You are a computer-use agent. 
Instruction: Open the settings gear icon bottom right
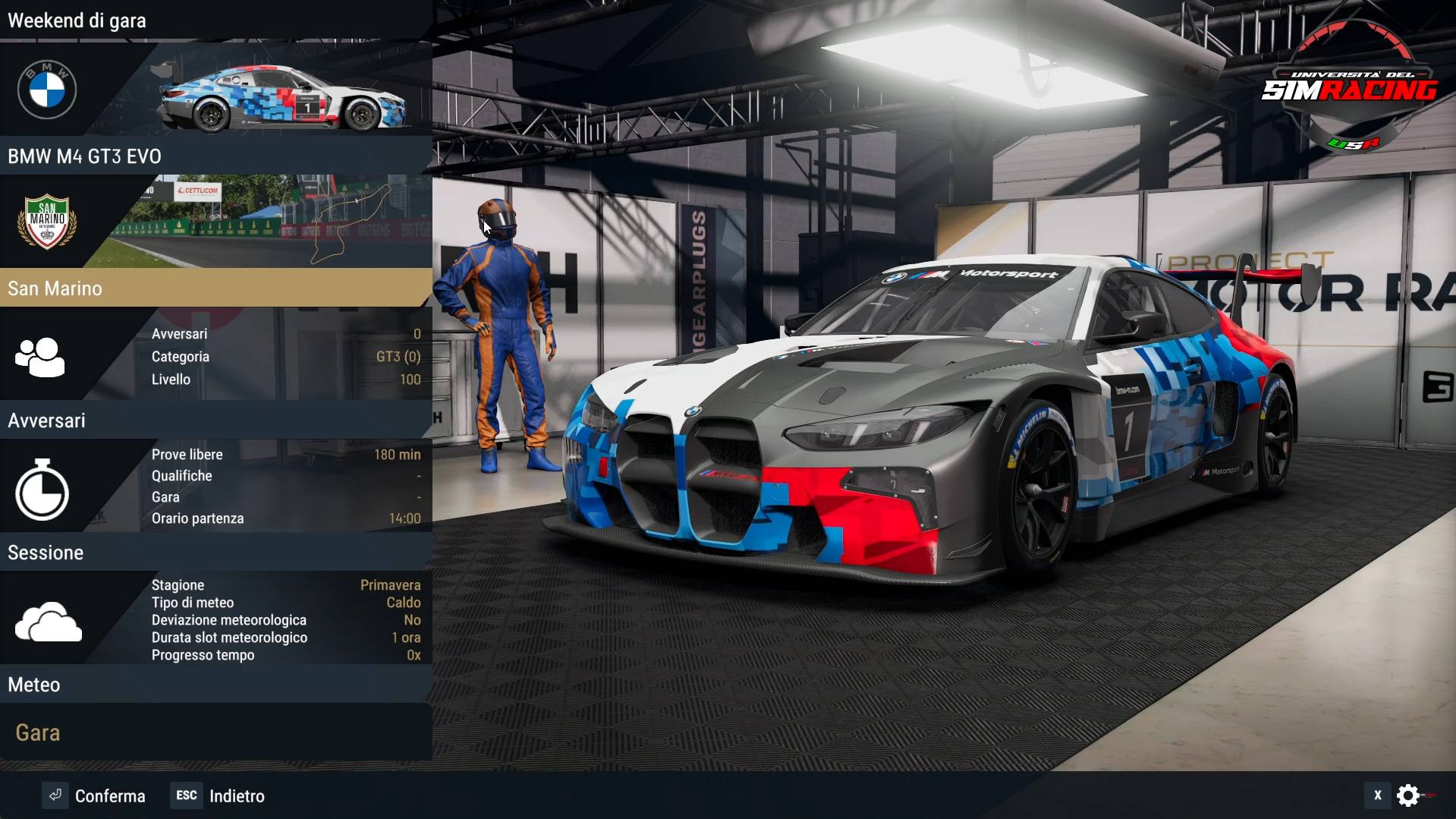coord(1409,795)
